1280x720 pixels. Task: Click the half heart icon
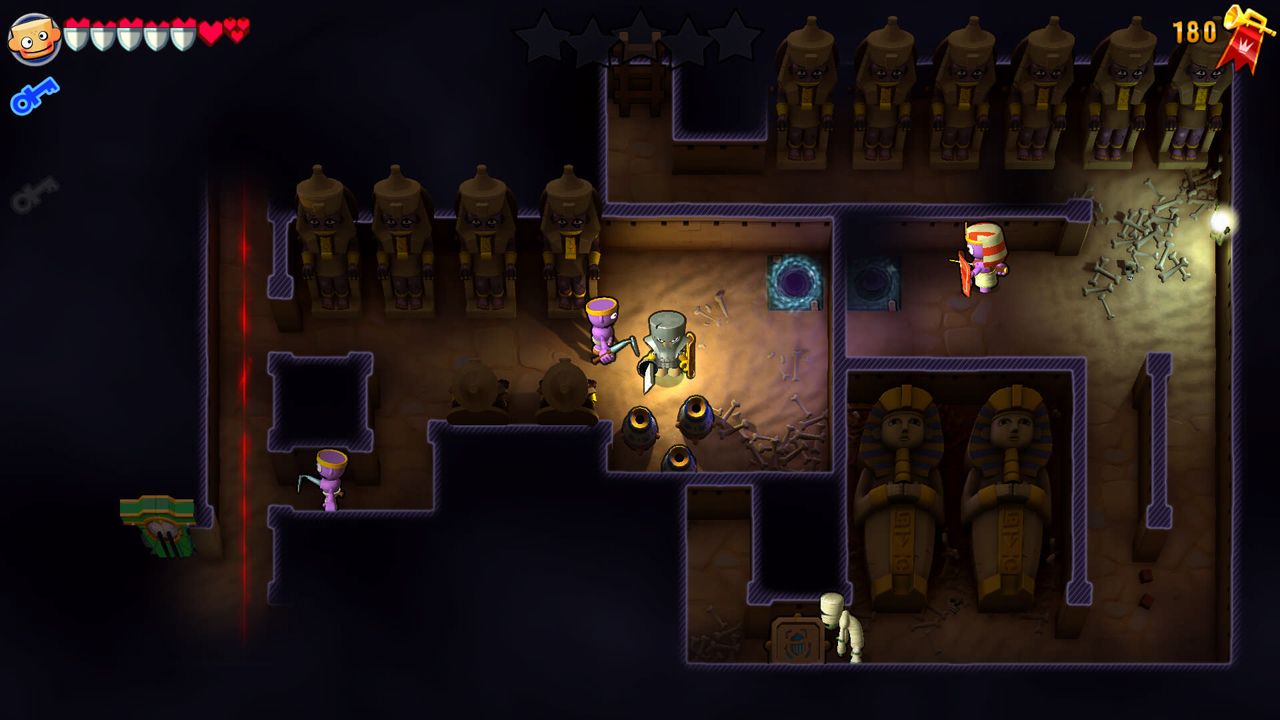click(235, 30)
